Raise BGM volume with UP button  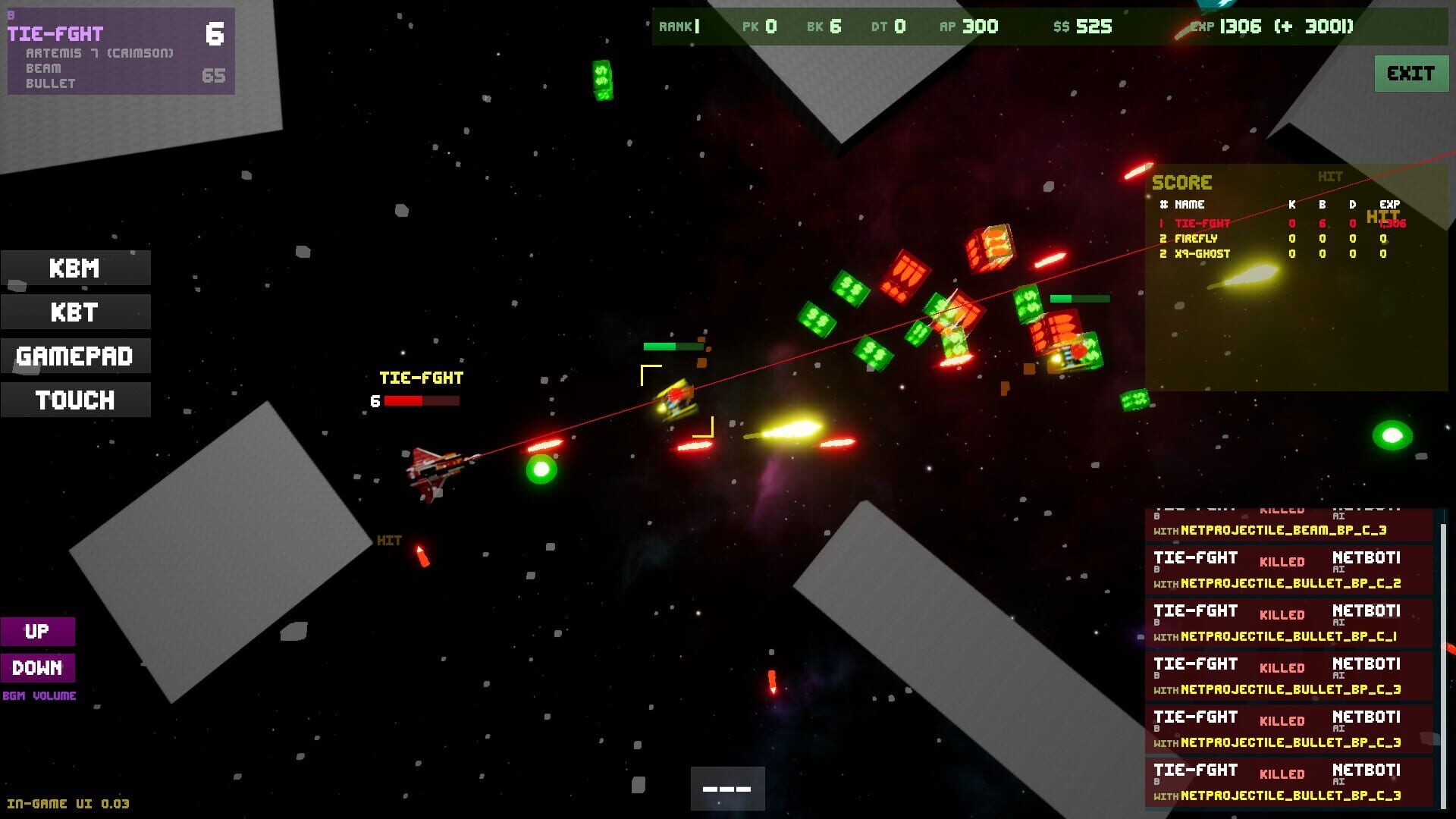tap(37, 632)
